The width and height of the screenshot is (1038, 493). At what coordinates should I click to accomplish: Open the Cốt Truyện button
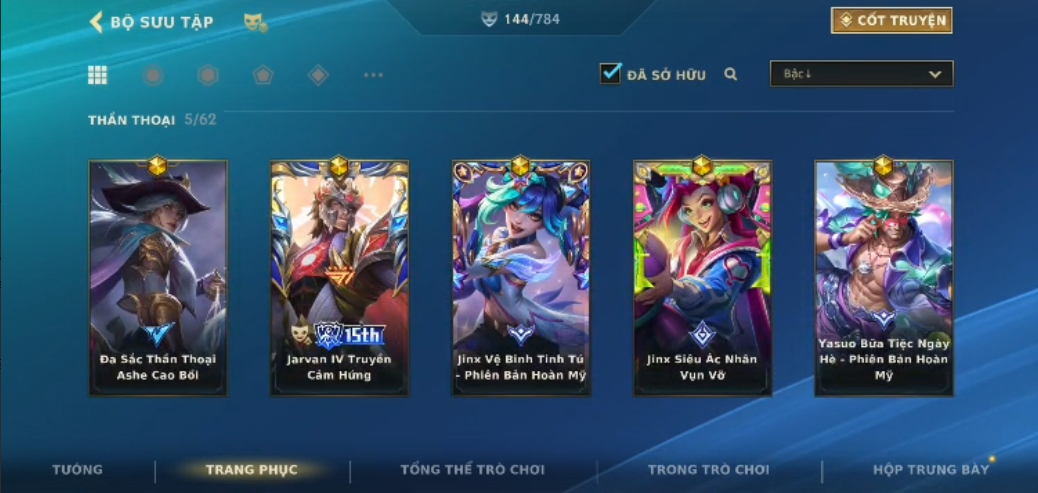[891, 20]
